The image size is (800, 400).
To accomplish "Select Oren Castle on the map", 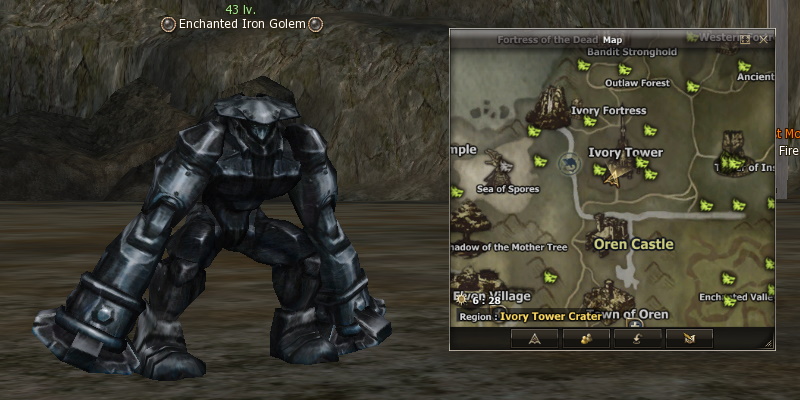I will point(633,243).
